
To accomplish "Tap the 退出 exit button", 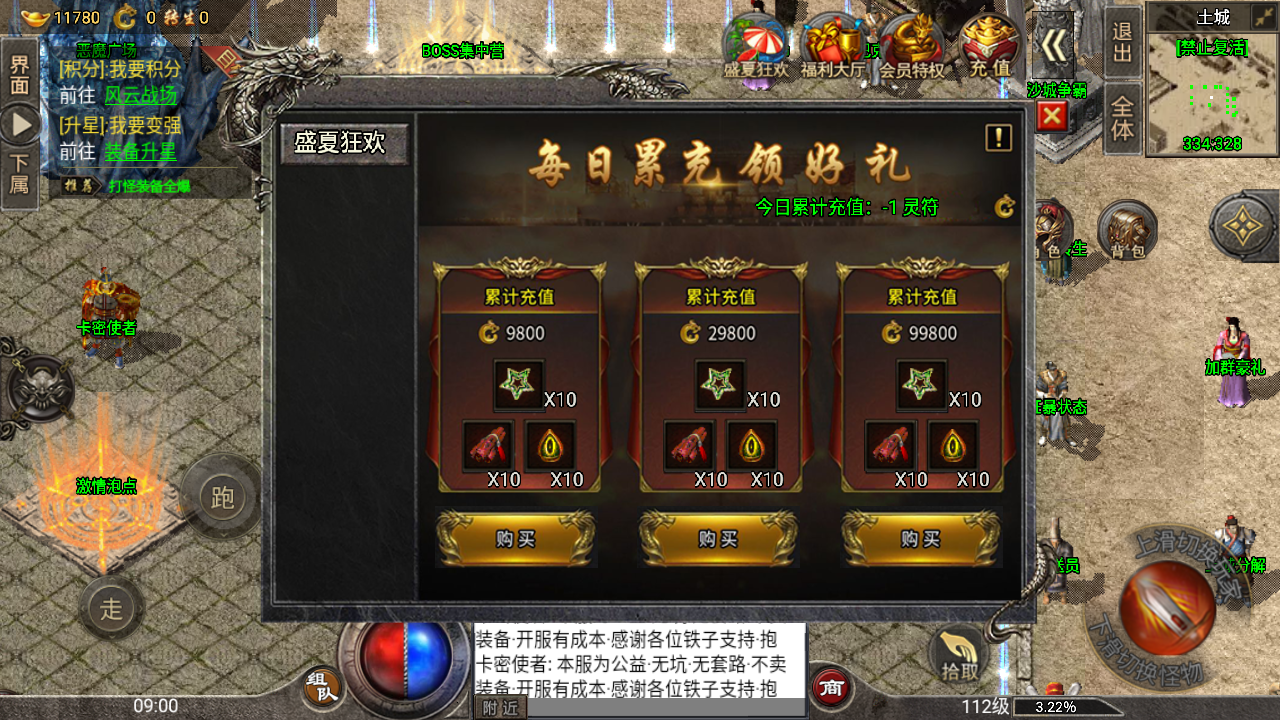I will [1123, 42].
